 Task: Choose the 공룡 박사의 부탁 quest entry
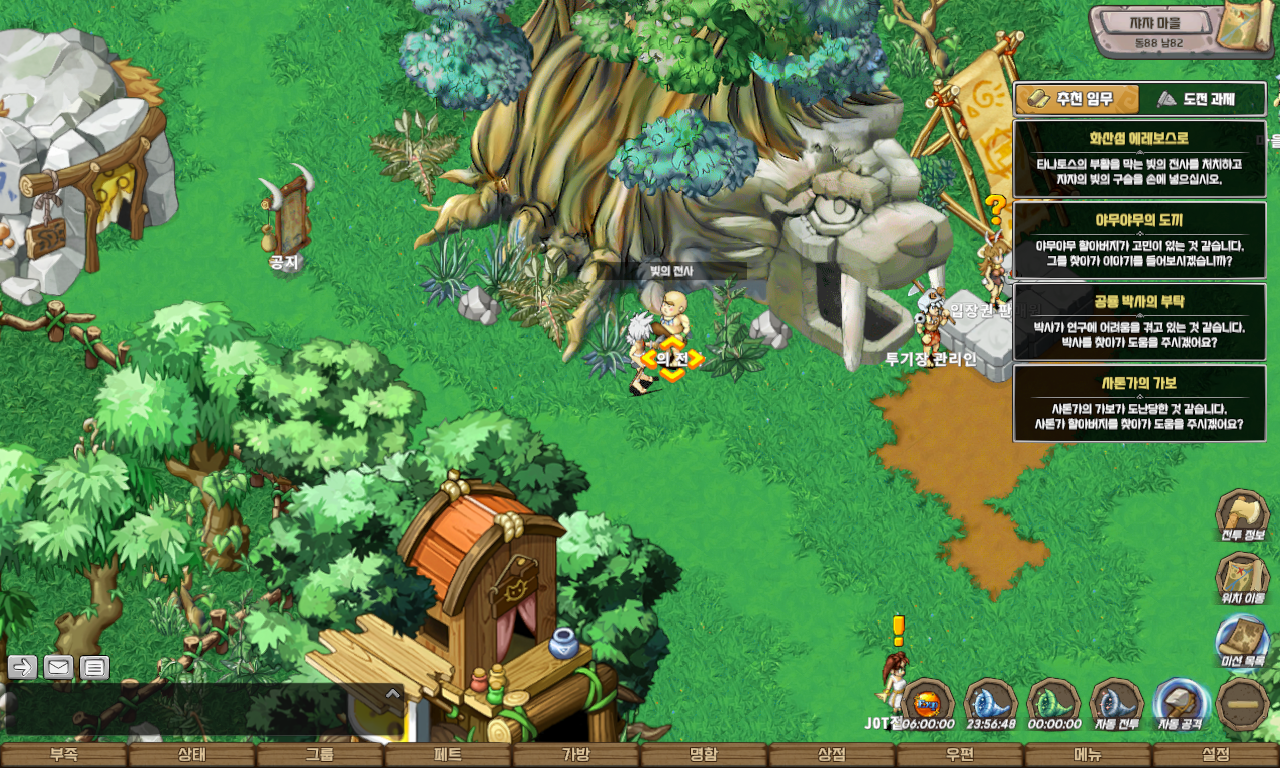pos(1139,321)
